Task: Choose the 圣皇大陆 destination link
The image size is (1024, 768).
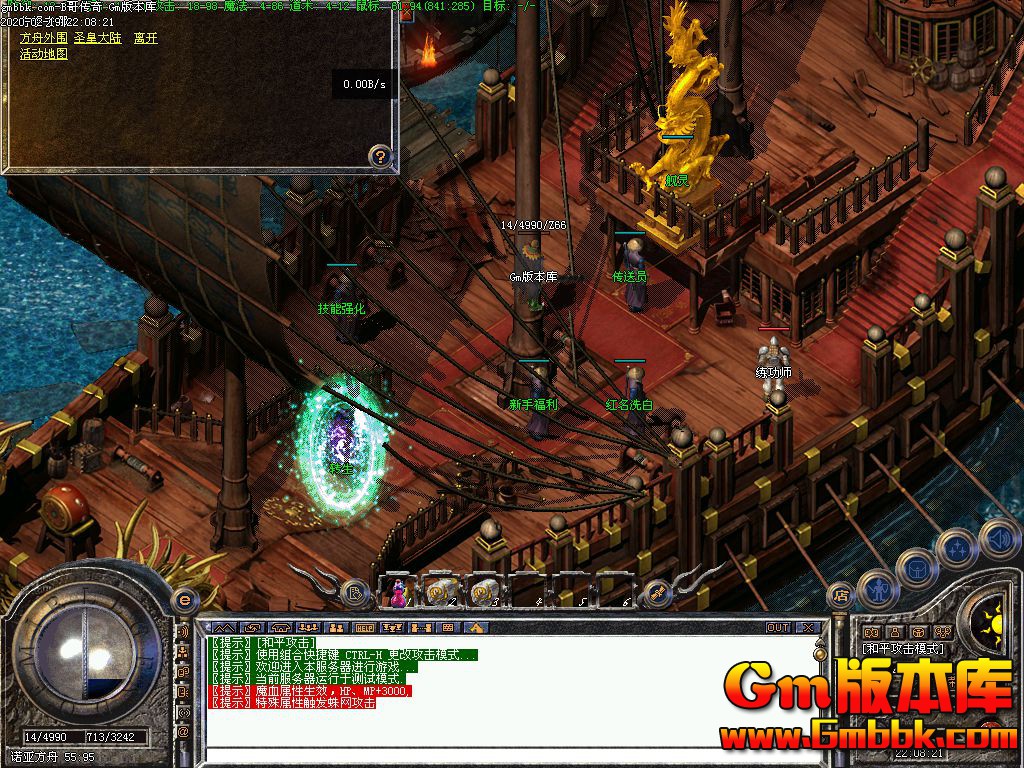Action: 98,38
